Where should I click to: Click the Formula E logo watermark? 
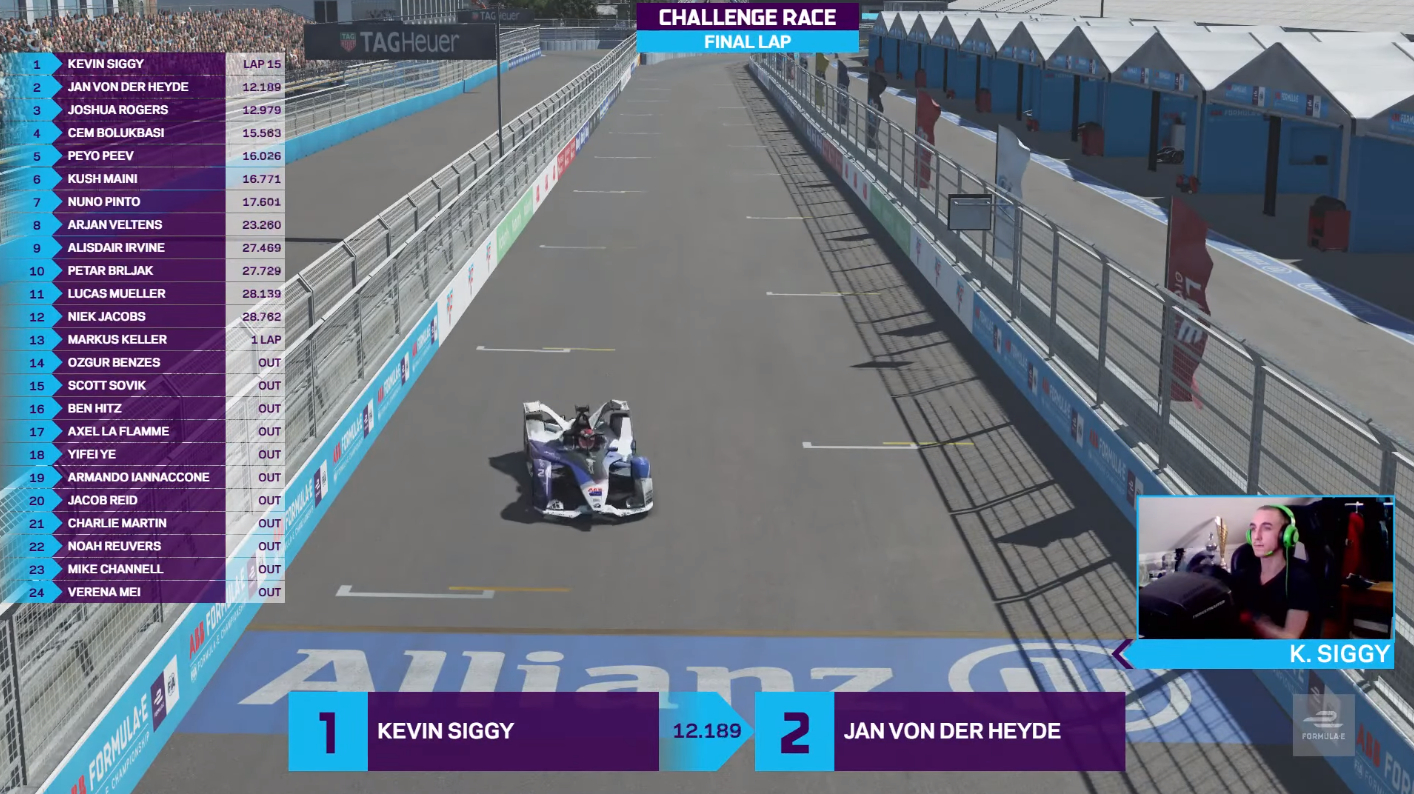tap(1323, 724)
